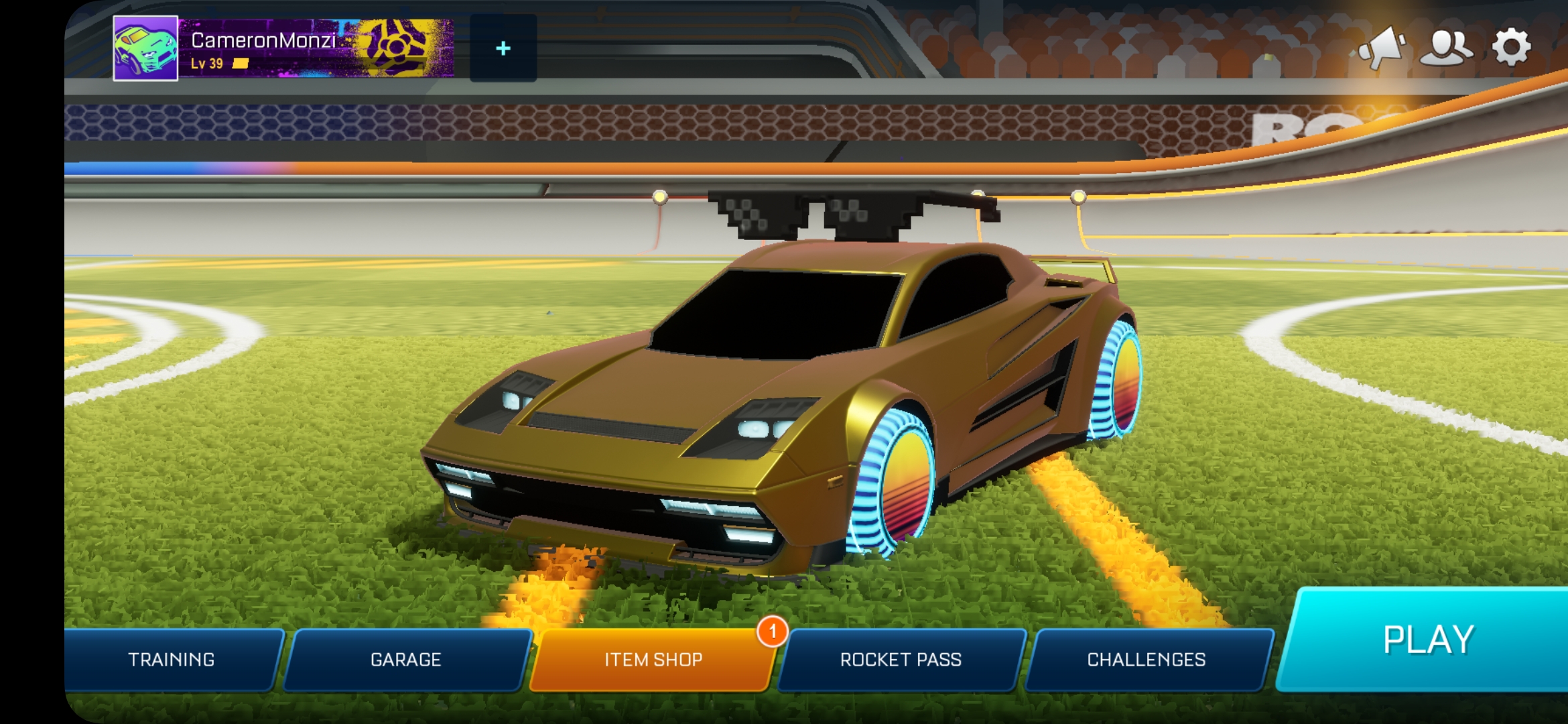
Task: Select the player avatar thumbnail
Action: [x=145, y=48]
